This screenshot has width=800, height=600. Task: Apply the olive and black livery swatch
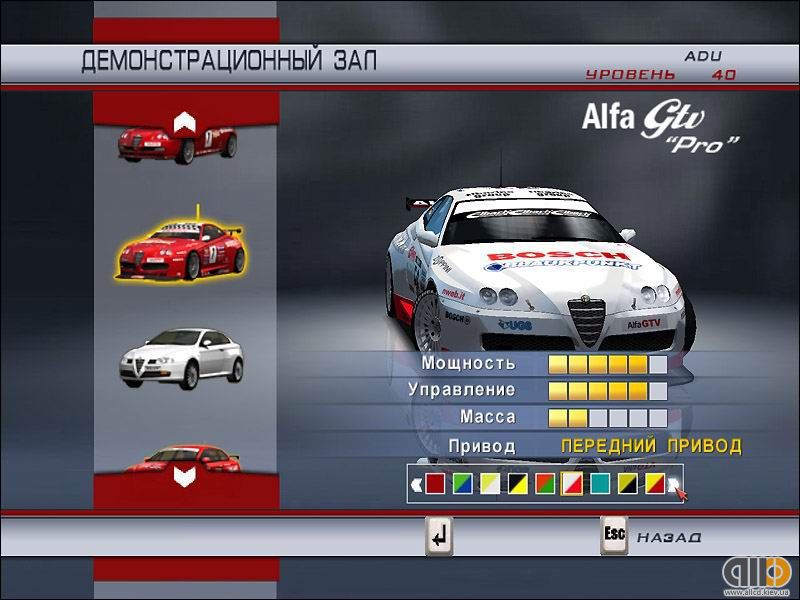[626, 485]
